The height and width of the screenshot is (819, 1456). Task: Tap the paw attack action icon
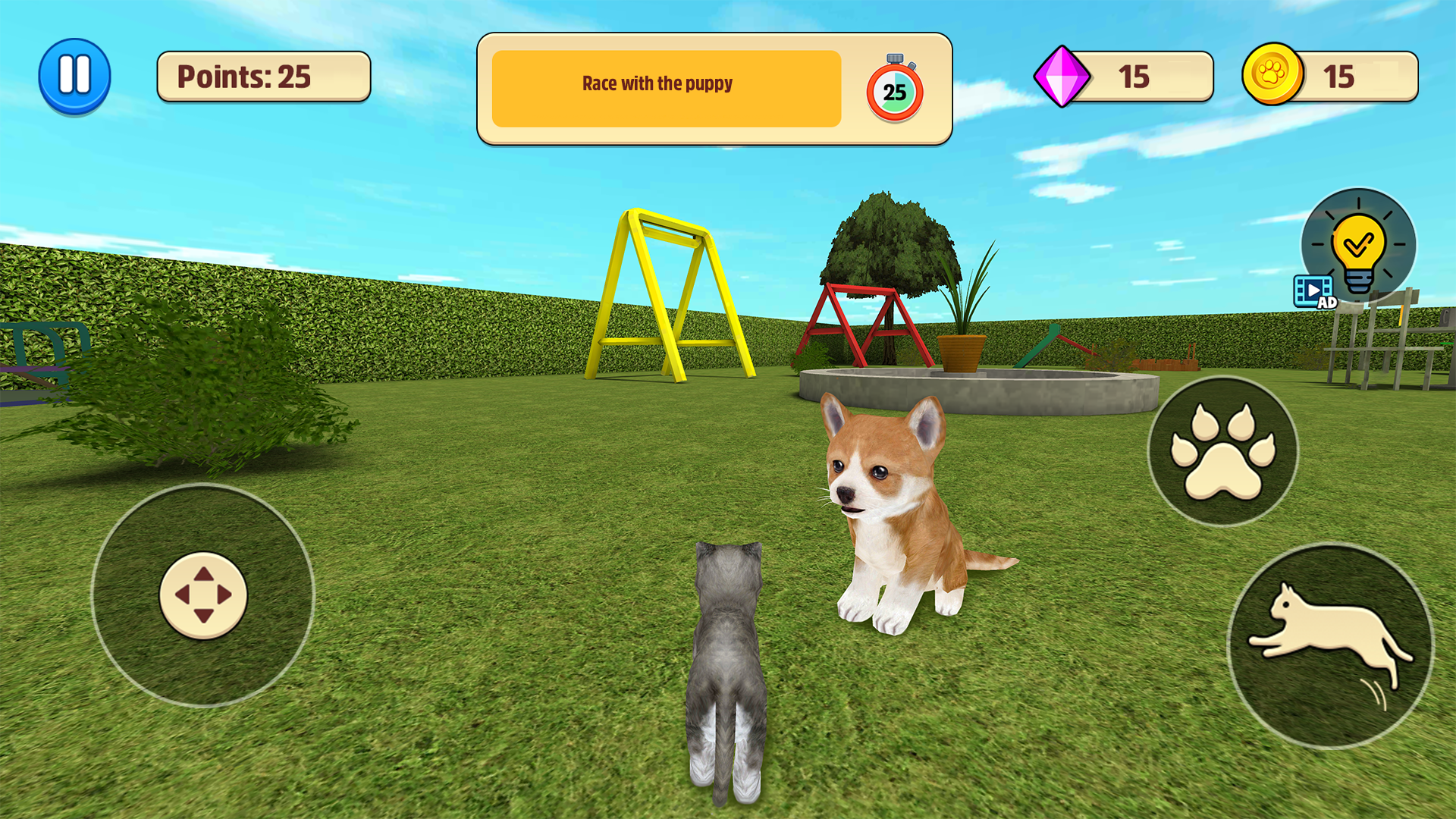click(1223, 450)
